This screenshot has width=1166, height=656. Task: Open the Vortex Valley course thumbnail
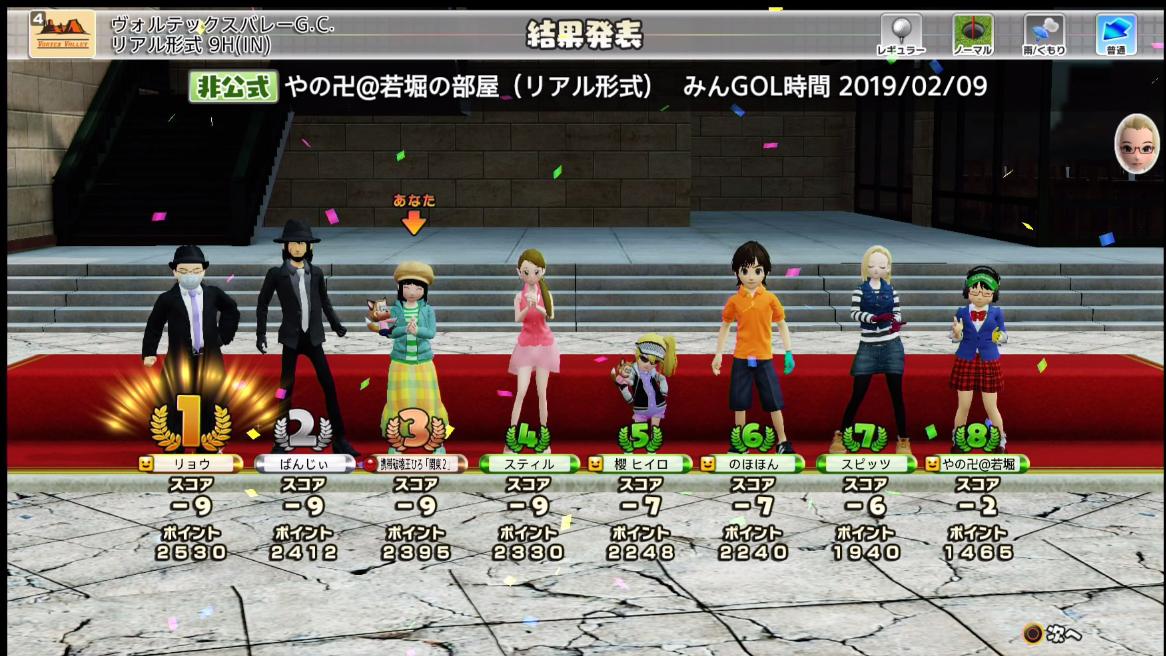[62, 34]
